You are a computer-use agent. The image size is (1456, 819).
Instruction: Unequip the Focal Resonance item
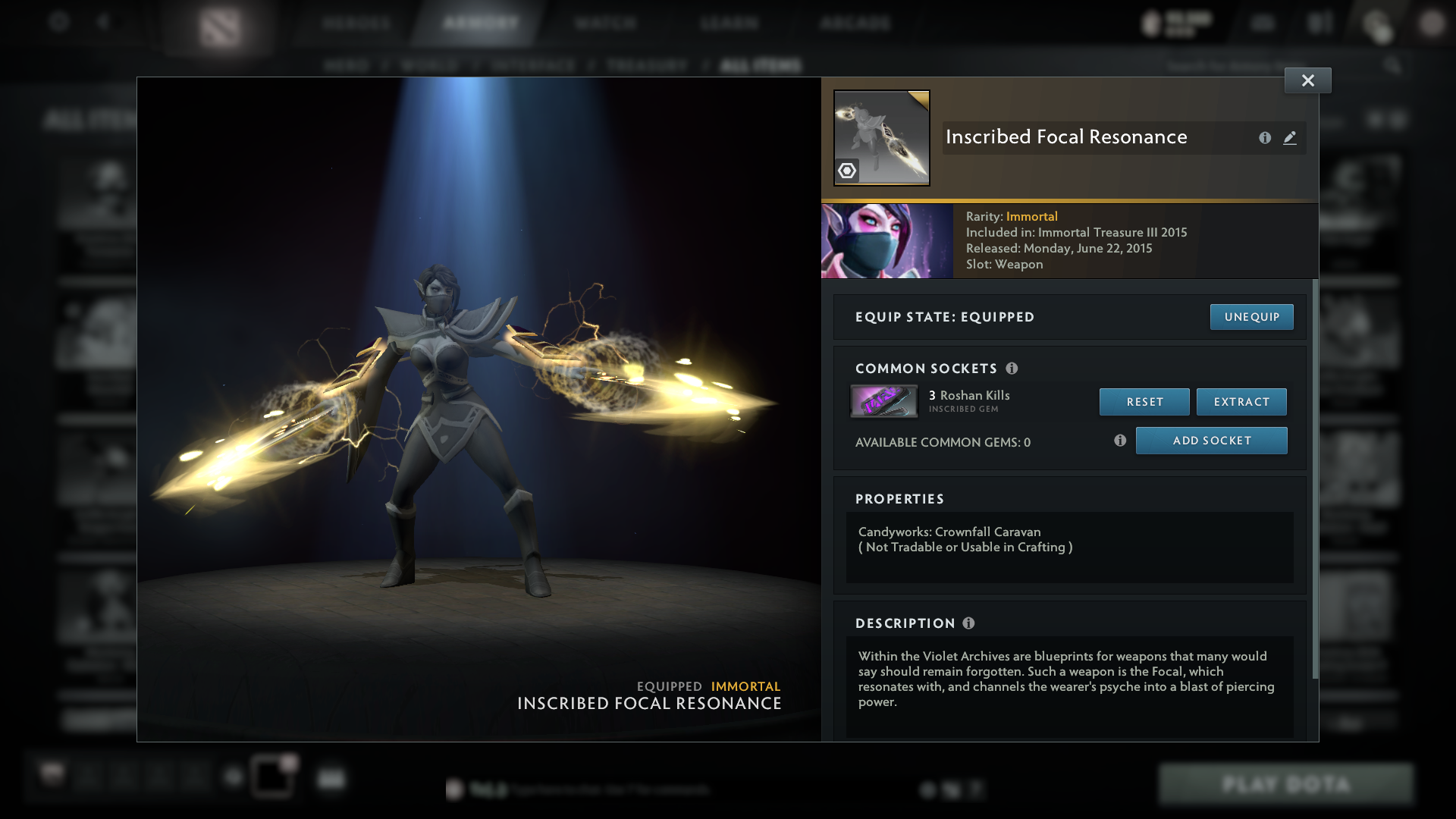click(x=1251, y=317)
